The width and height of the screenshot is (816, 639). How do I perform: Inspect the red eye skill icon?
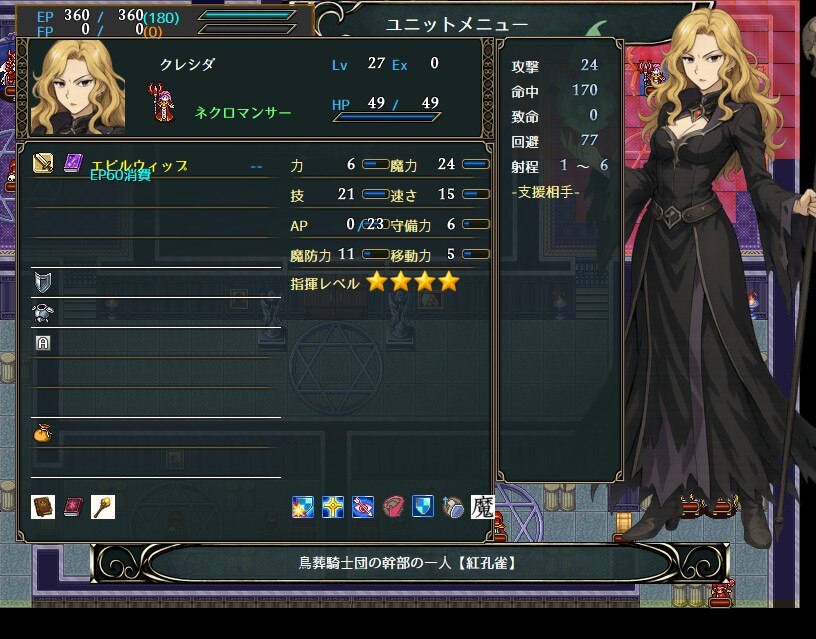(363, 507)
